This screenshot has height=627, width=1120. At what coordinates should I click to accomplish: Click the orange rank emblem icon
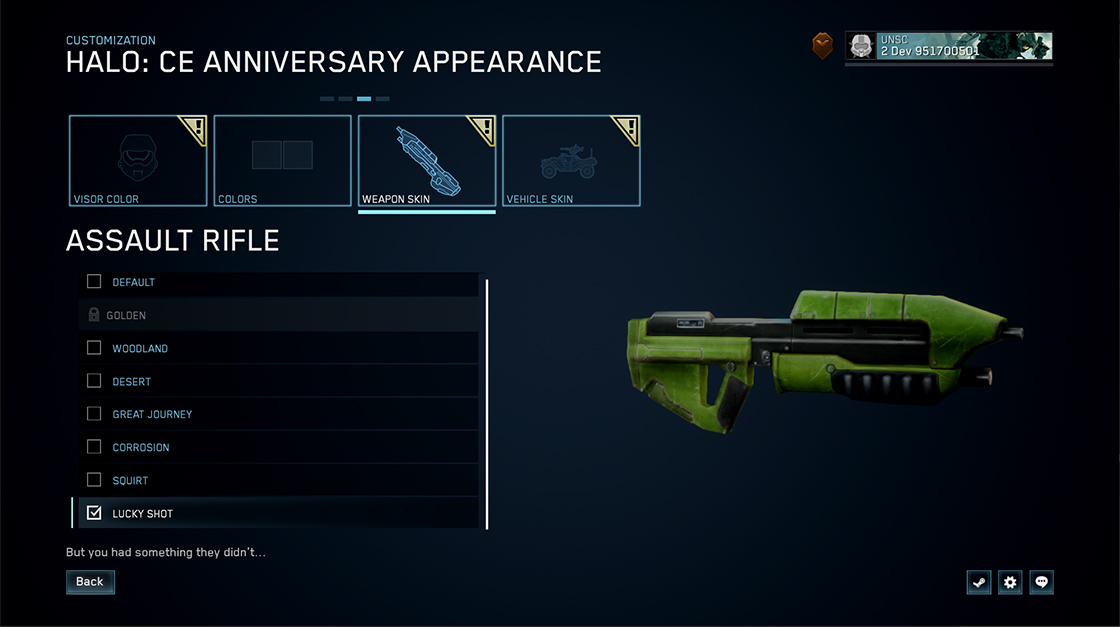pyautogui.click(x=822, y=46)
